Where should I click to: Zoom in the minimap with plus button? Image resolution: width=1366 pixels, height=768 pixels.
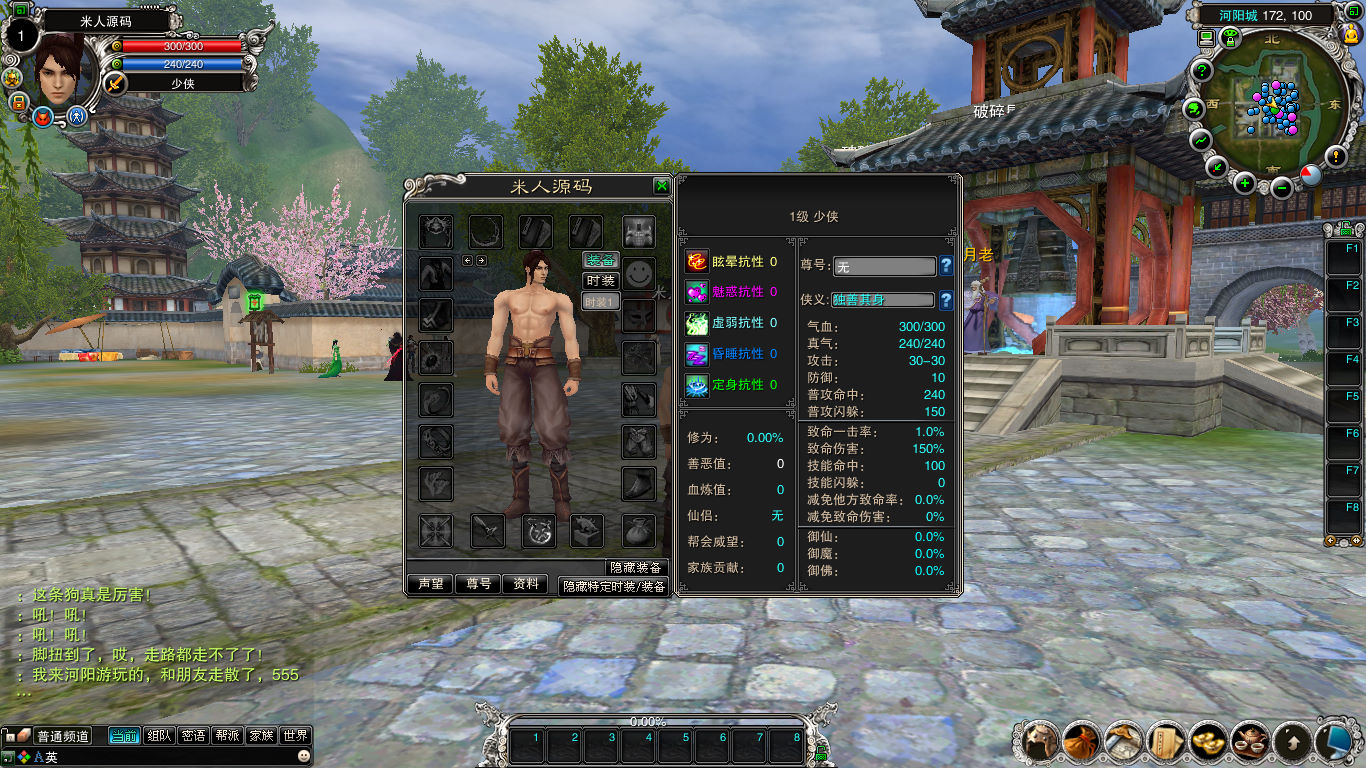1244,183
